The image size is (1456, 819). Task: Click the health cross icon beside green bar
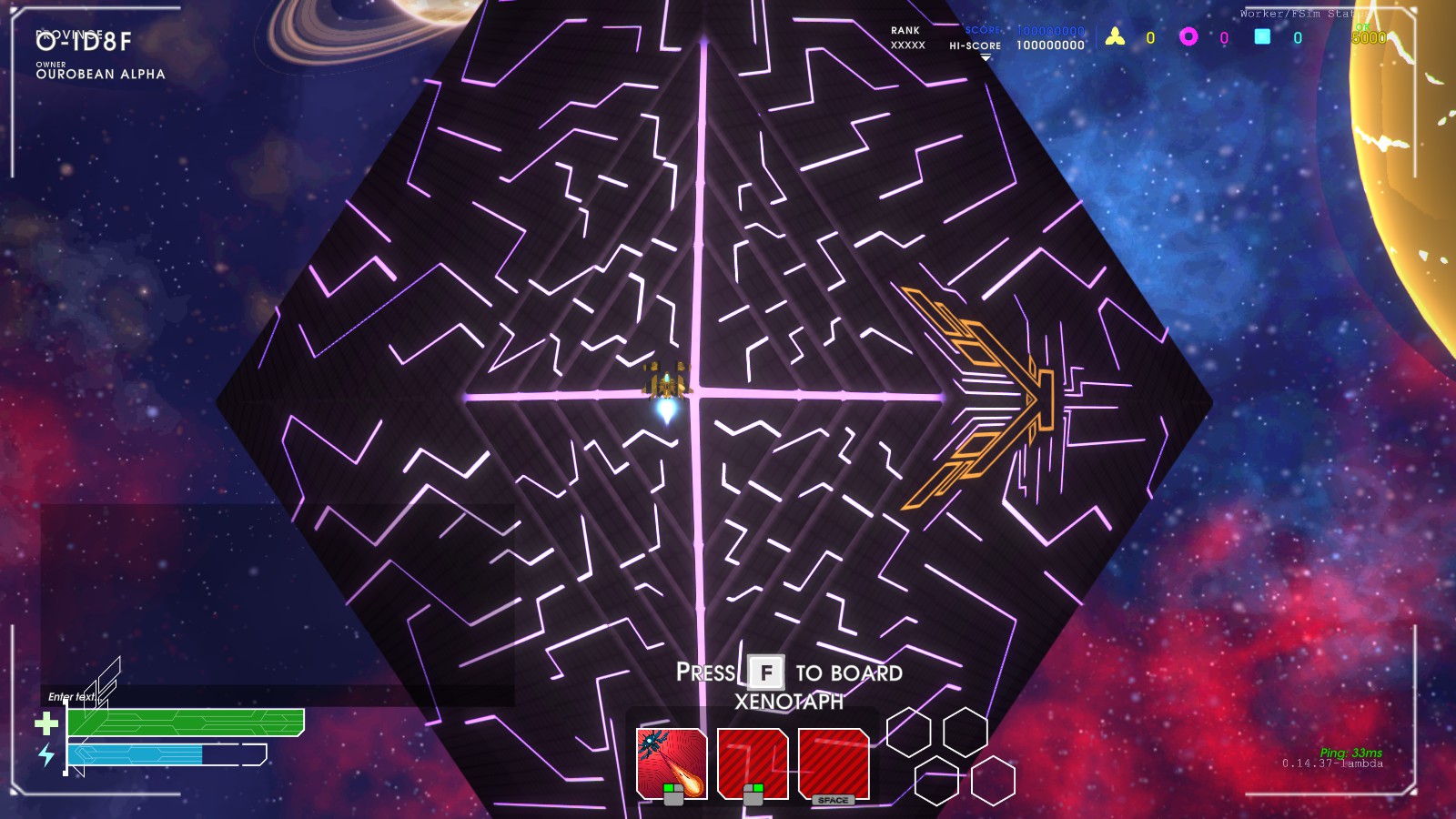47,723
